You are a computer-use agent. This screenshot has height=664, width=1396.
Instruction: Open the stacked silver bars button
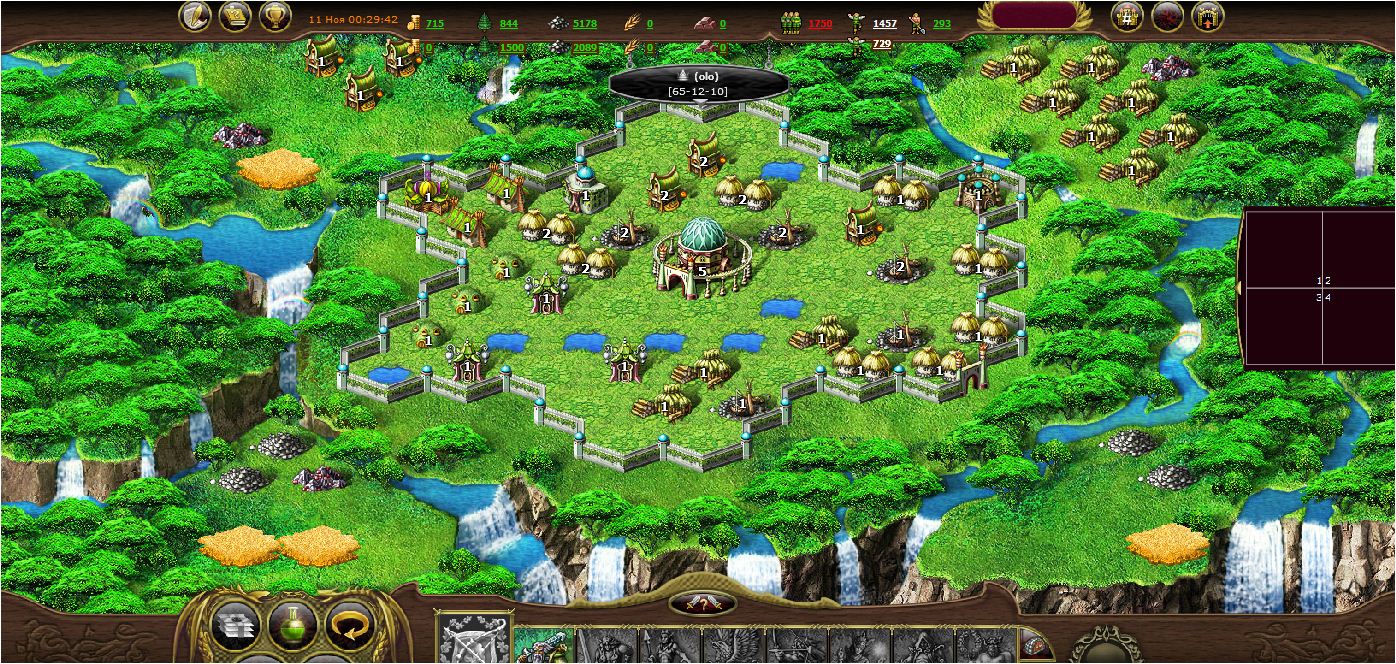(x=236, y=628)
